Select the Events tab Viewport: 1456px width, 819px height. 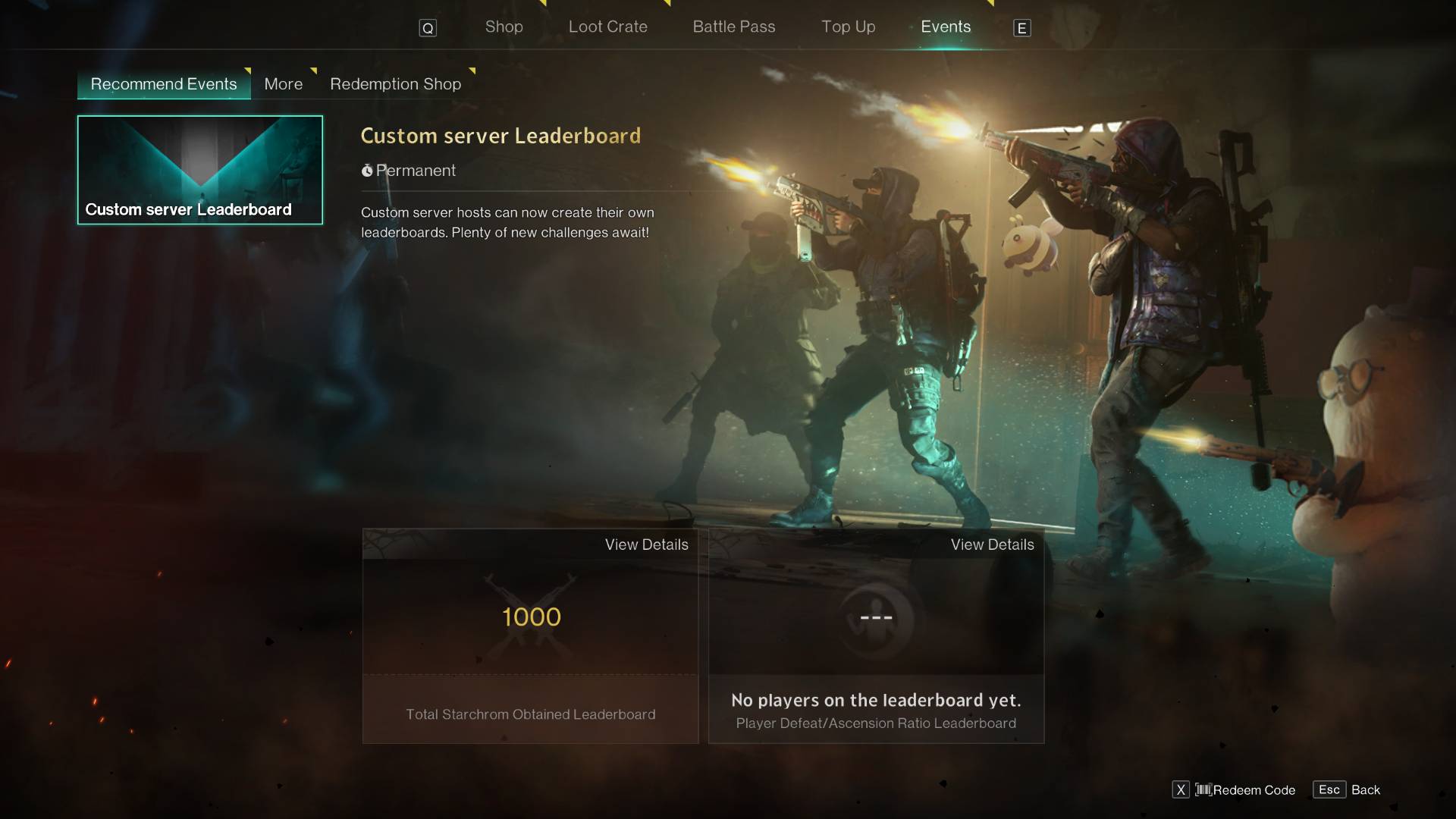coord(945,27)
